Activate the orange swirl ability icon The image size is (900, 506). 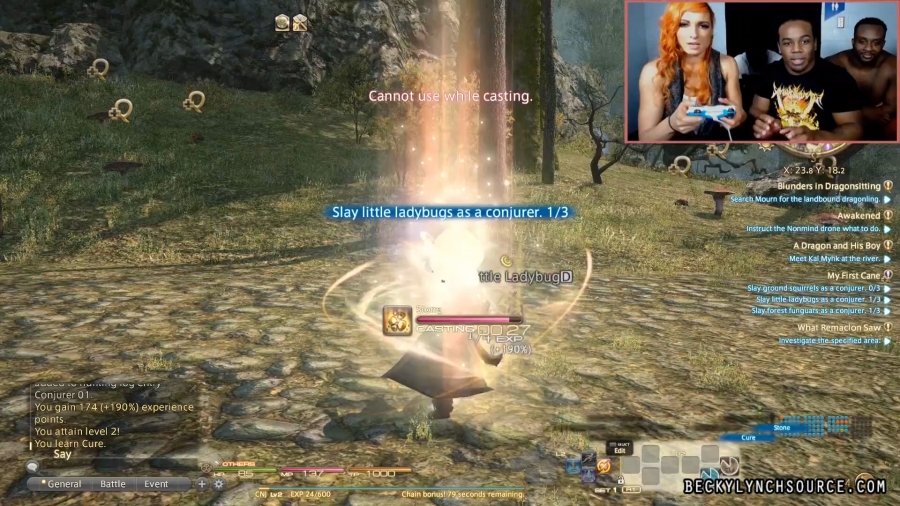[x=604, y=465]
